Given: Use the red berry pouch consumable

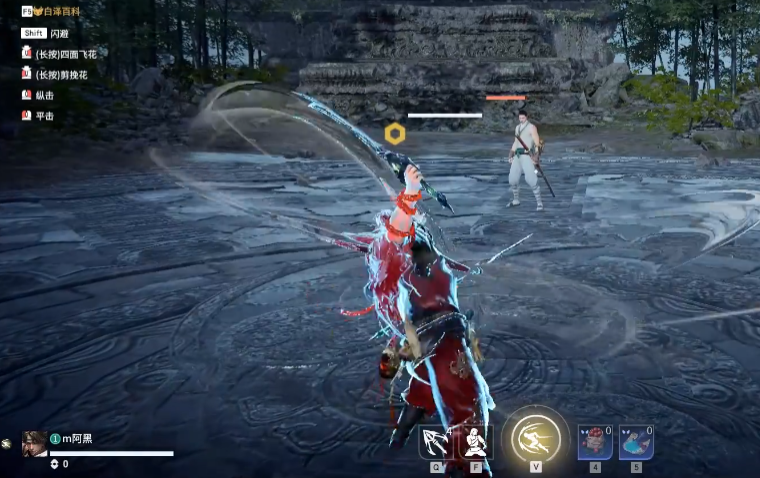Looking at the screenshot, I should click(x=595, y=442).
